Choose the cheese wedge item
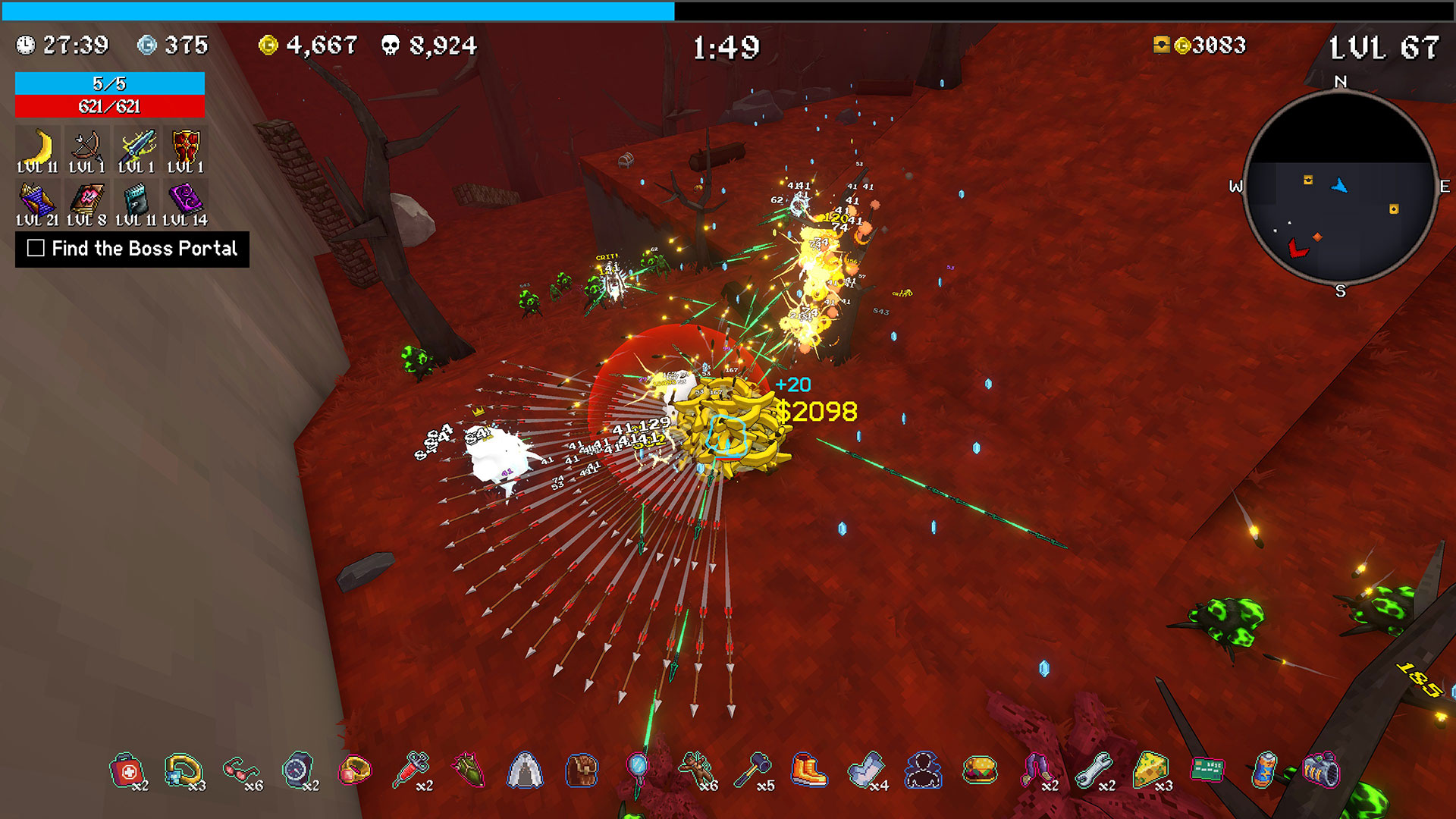The height and width of the screenshot is (819, 1456). pyautogui.click(x=1150, y=770)
